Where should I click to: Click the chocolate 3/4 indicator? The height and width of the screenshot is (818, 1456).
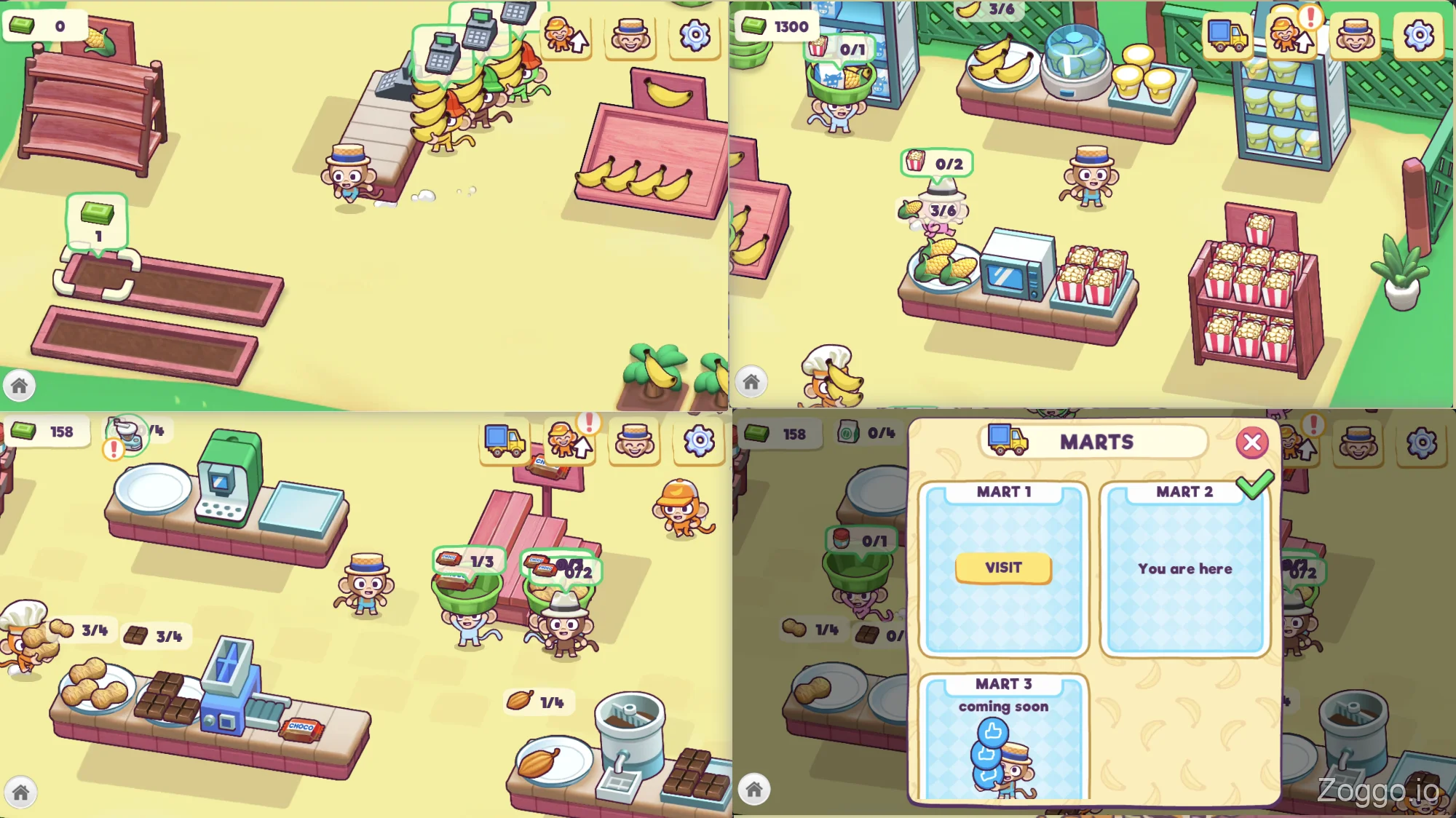[x=154, y=635]
